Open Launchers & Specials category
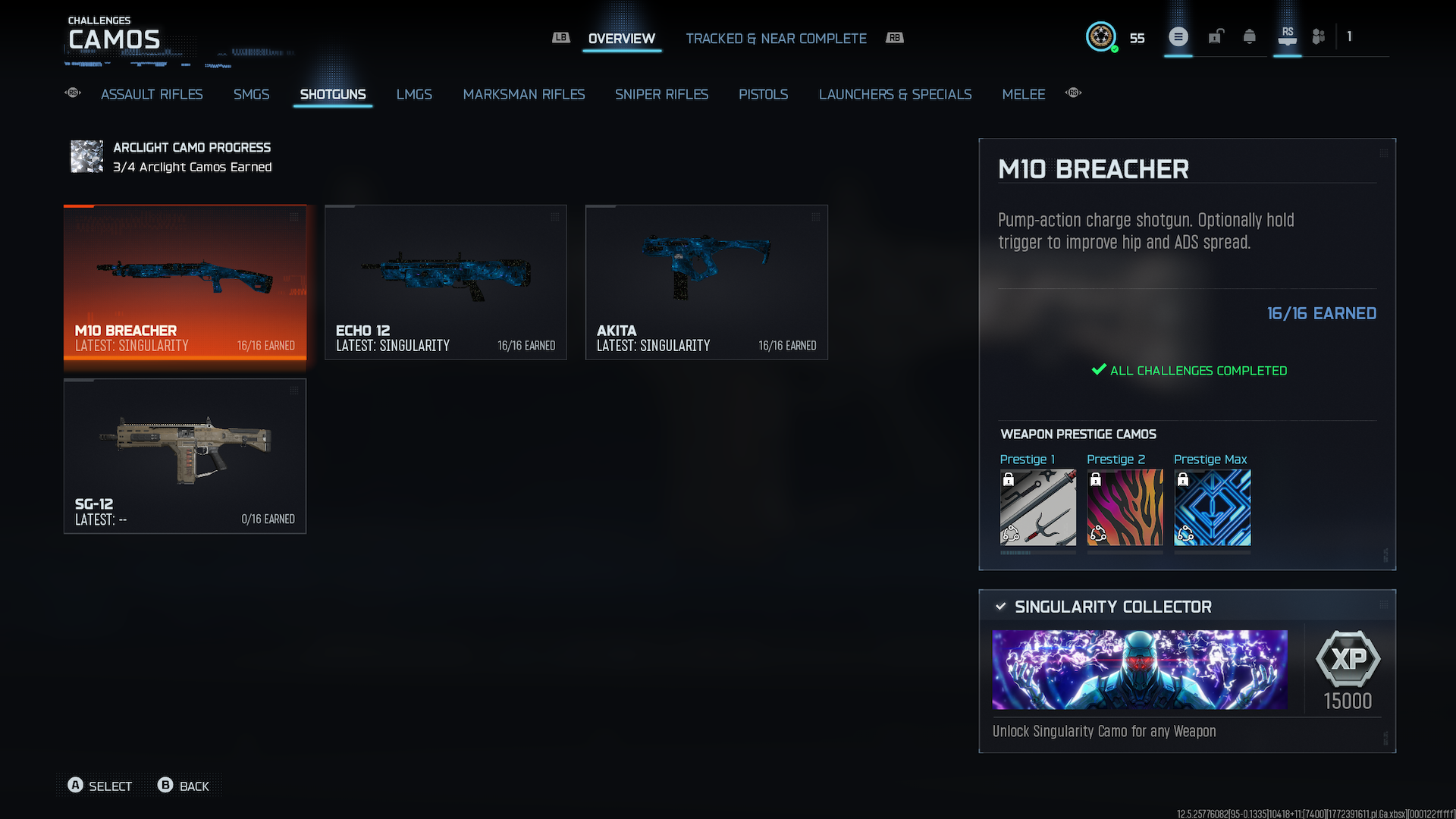 click(895, 94)
